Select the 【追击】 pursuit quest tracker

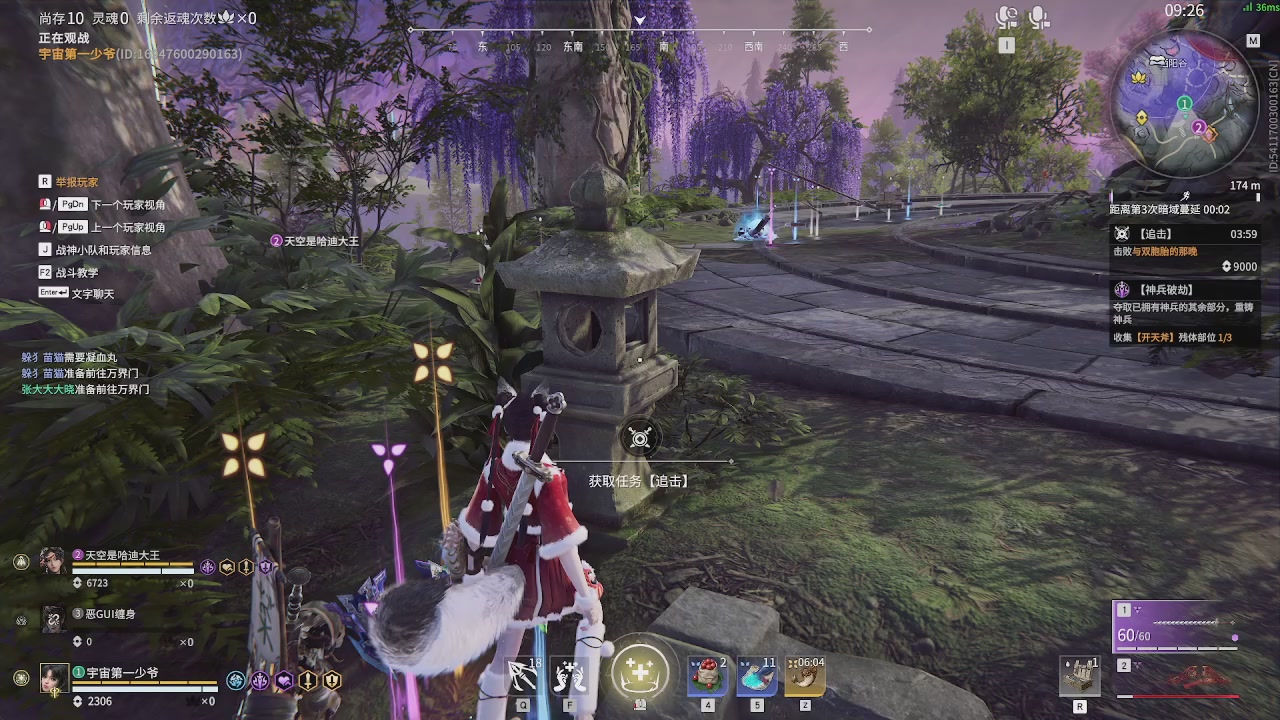[x=1185, y=234]
